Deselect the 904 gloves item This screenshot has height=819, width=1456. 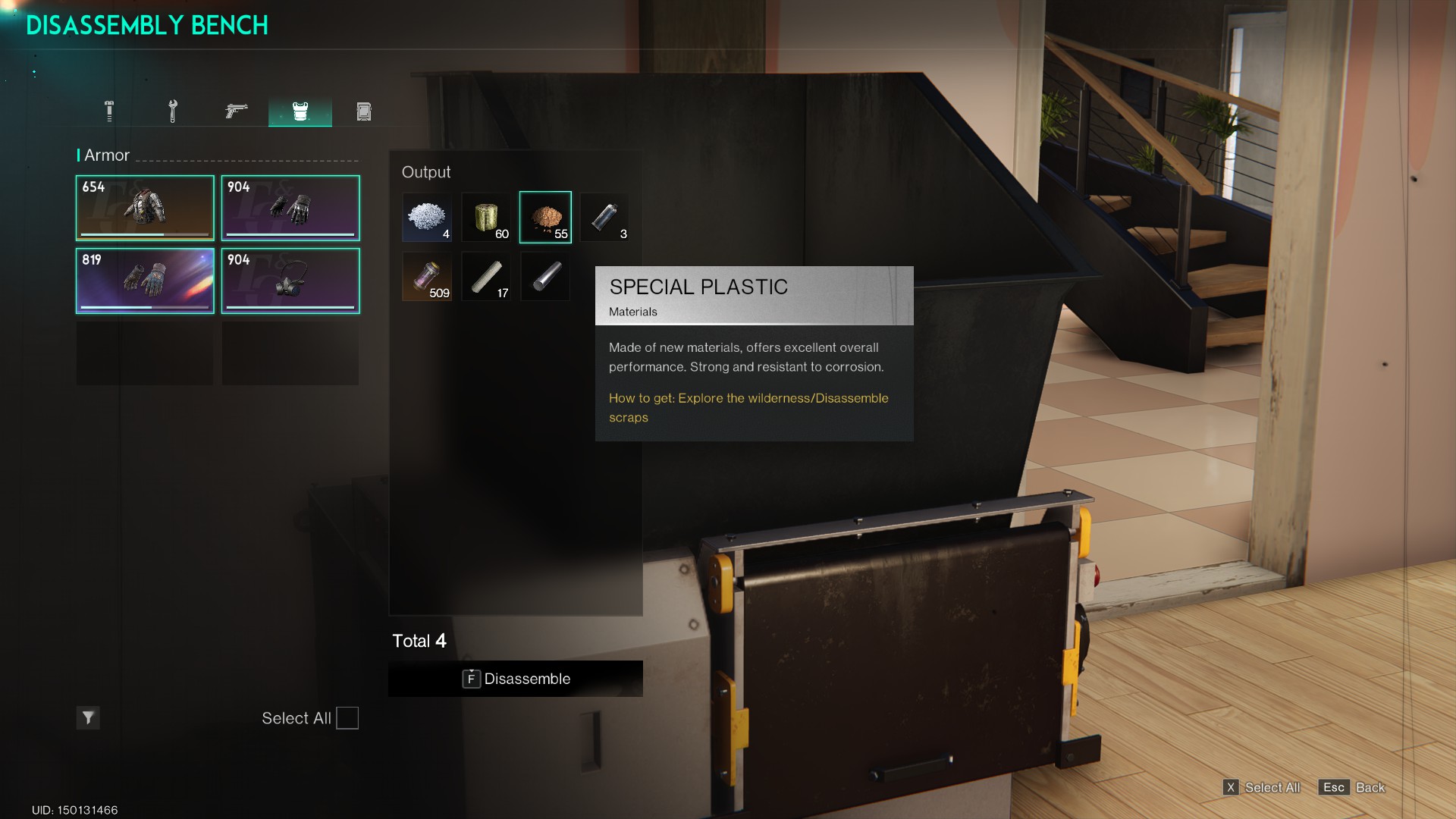[290, 208]
